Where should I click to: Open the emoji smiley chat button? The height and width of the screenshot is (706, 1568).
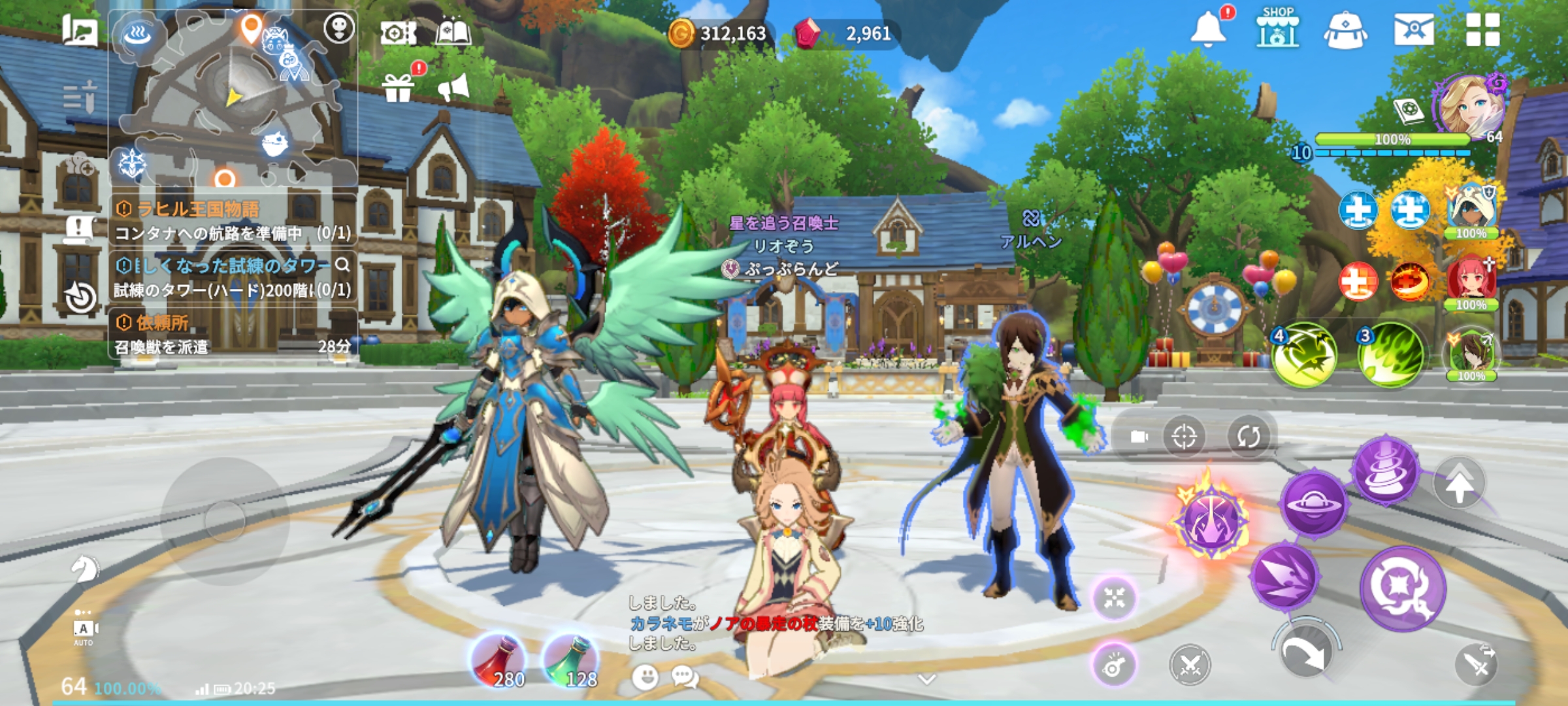tap(645, 677)
